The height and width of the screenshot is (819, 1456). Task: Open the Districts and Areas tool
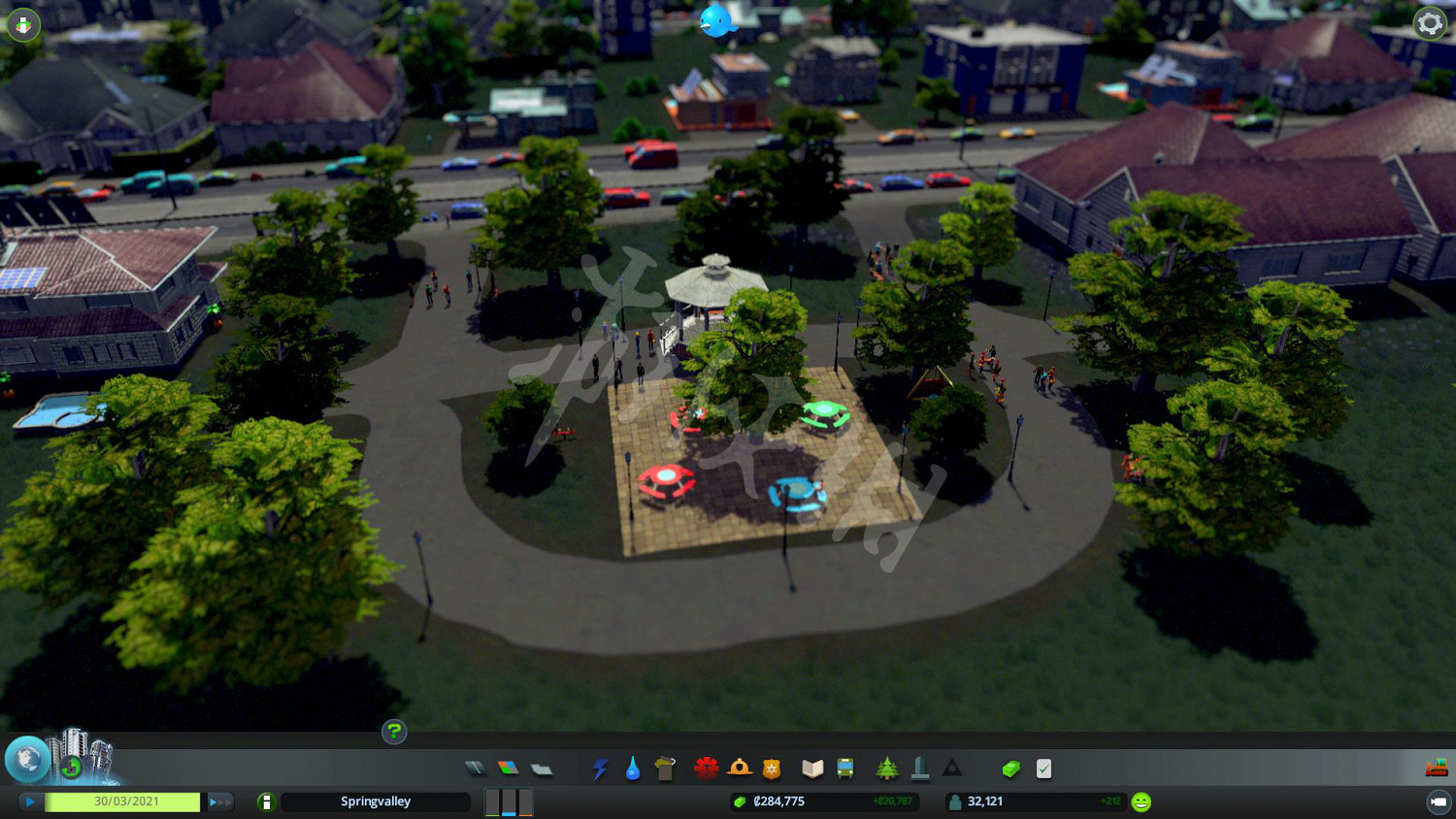[x=541, y=768]
